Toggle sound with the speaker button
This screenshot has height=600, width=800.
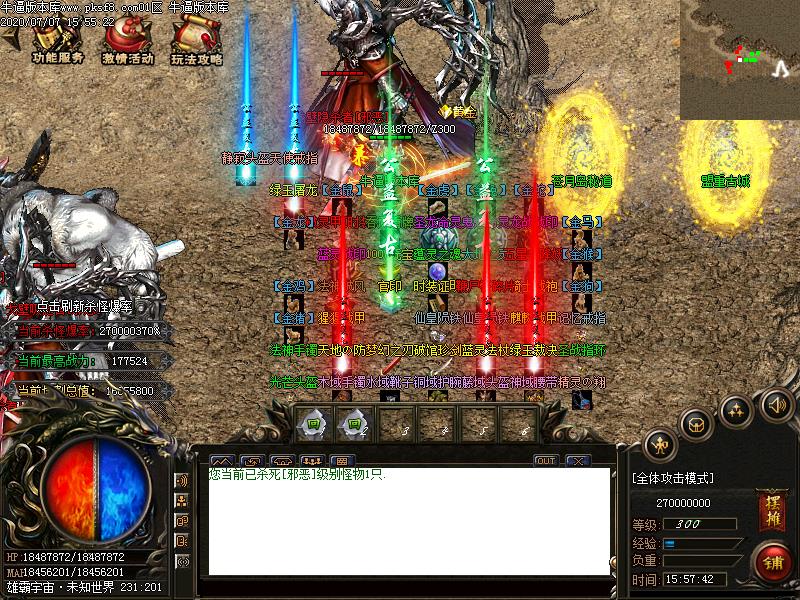(776, 404)
